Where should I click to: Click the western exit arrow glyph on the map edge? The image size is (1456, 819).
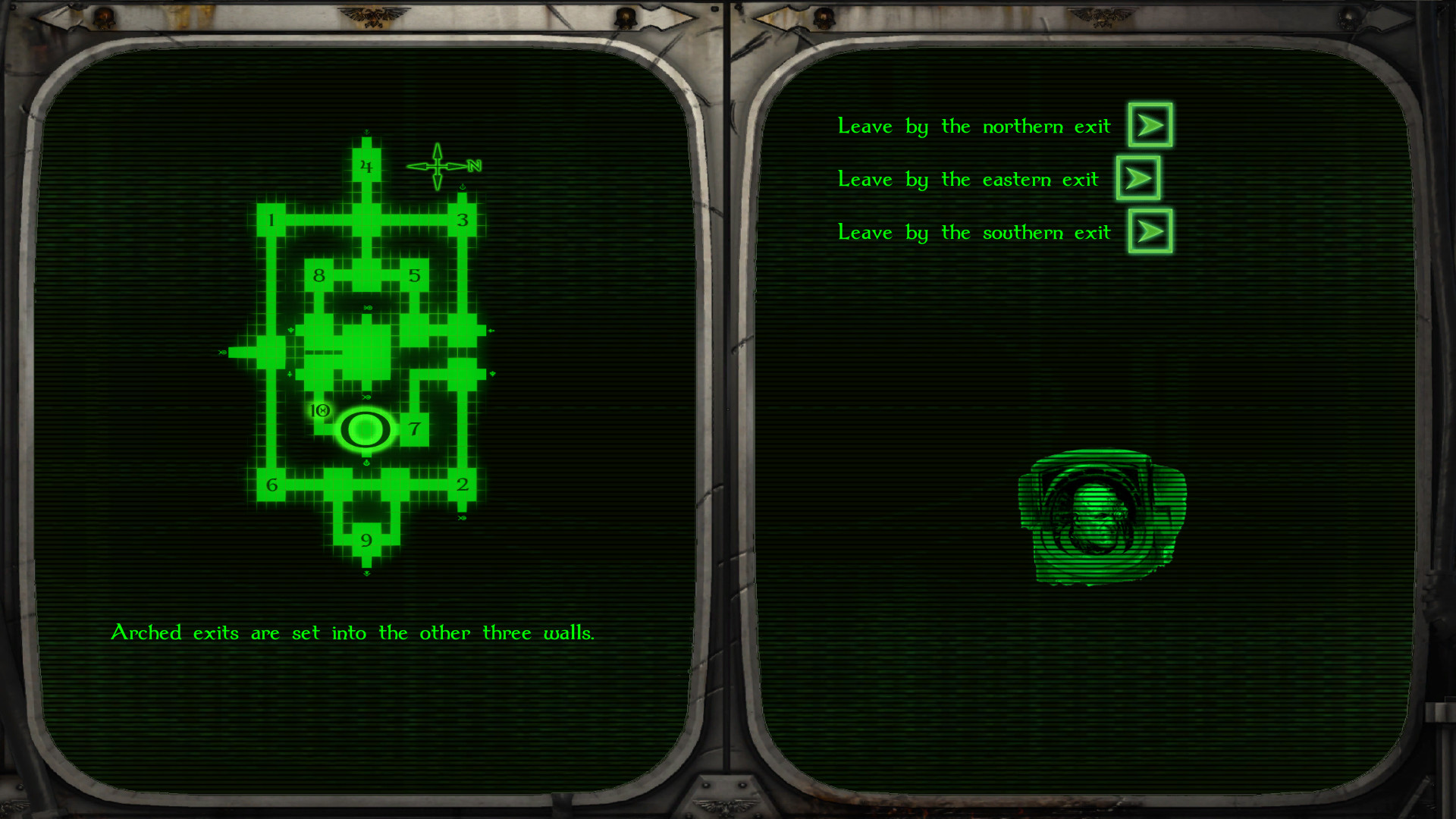222,351
